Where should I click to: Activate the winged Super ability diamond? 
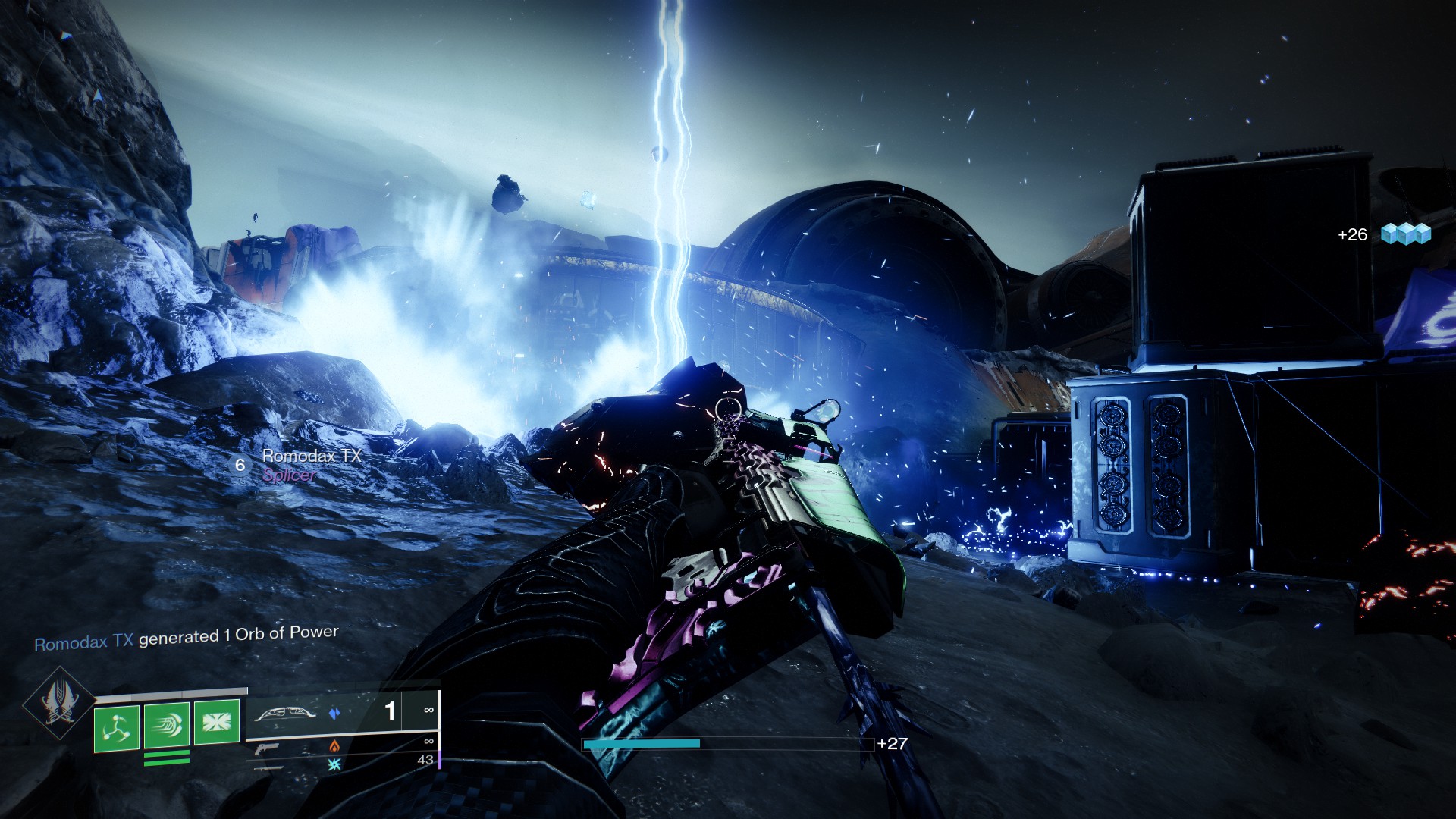pos(59,704)
